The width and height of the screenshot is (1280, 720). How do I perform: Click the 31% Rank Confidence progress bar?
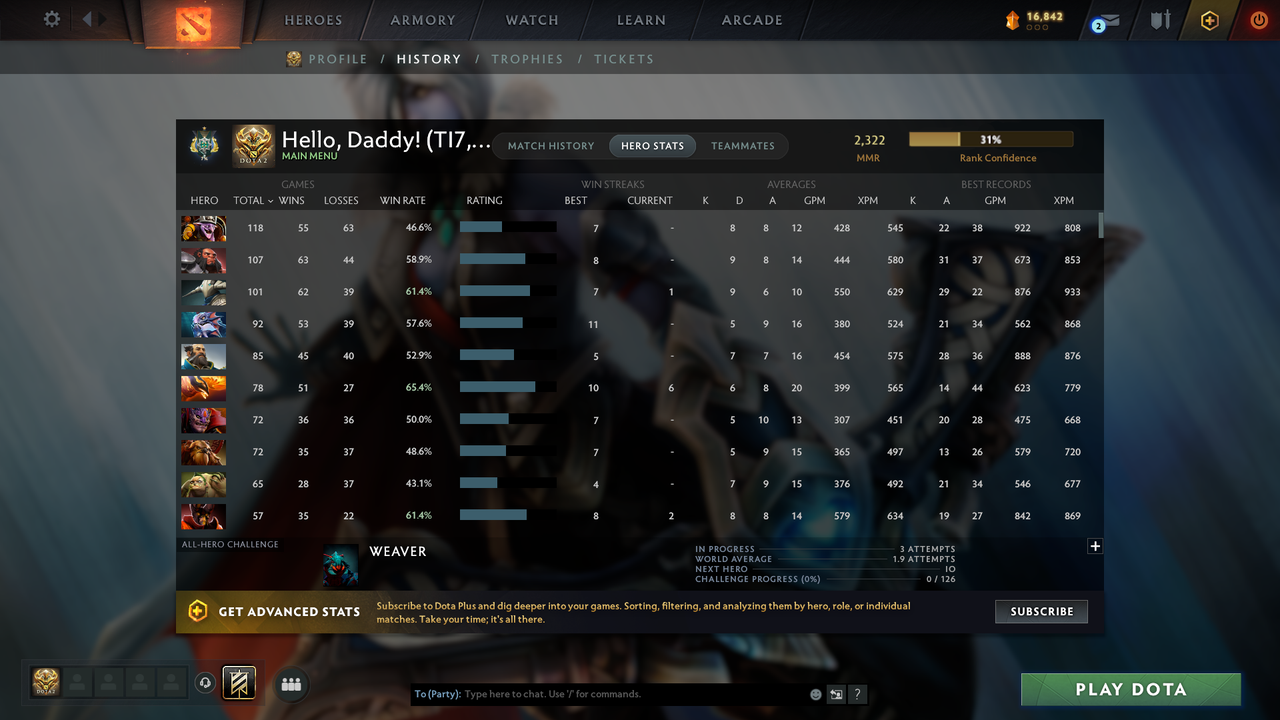pyautogui.click(x=990, y=139)
